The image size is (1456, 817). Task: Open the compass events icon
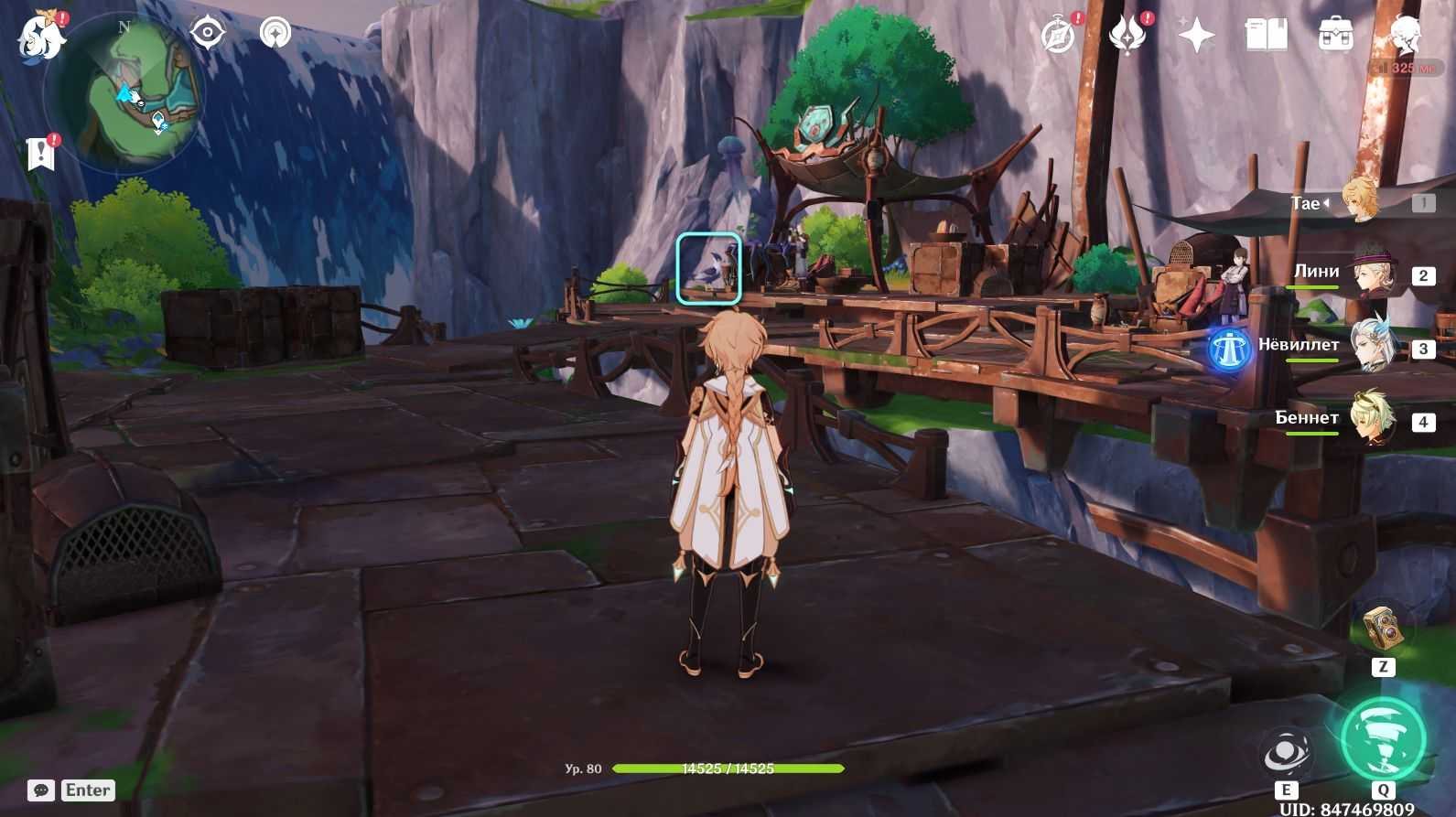pos(1059,37)
